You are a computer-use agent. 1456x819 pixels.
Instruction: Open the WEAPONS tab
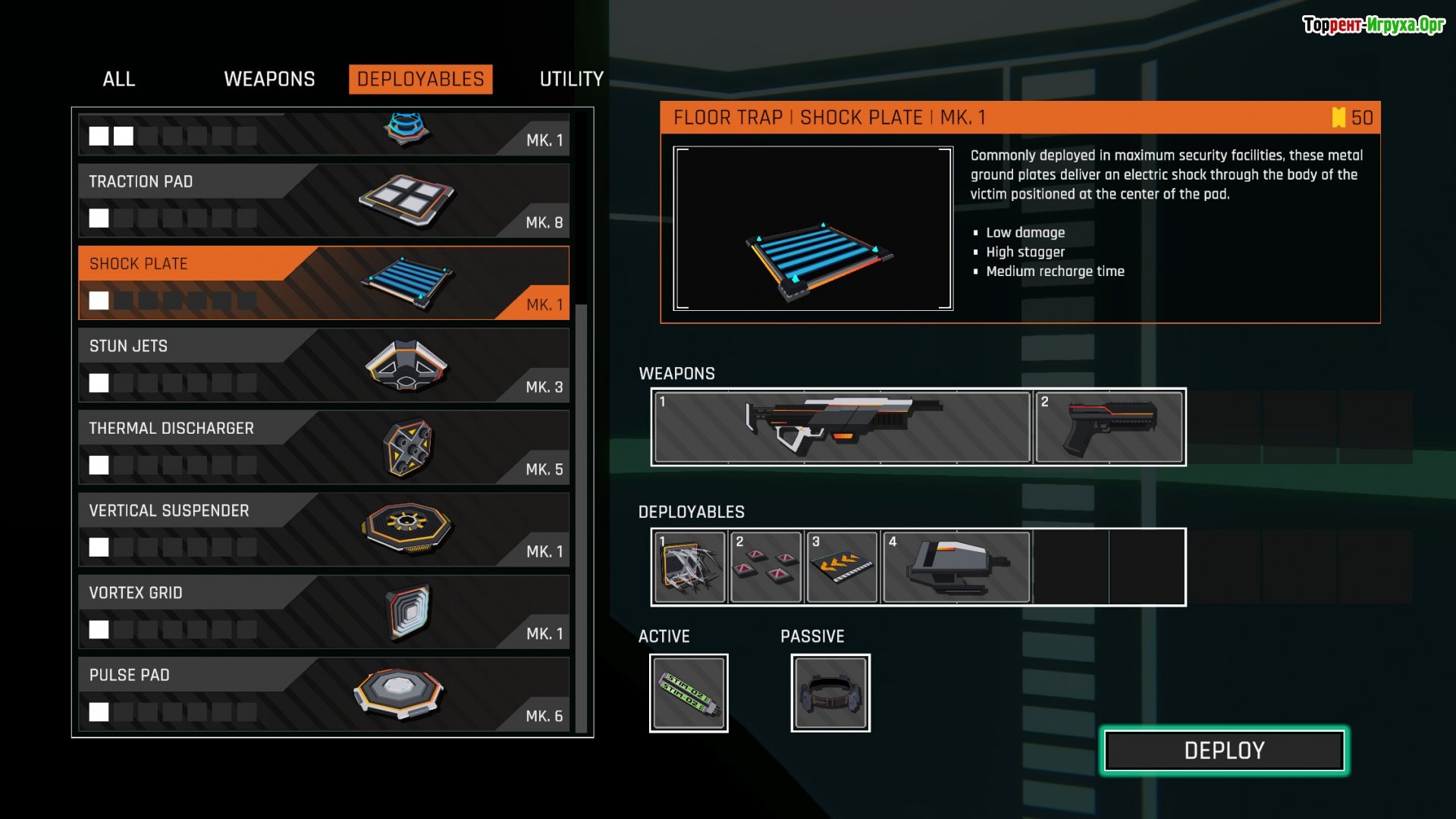tap(269, 79)
